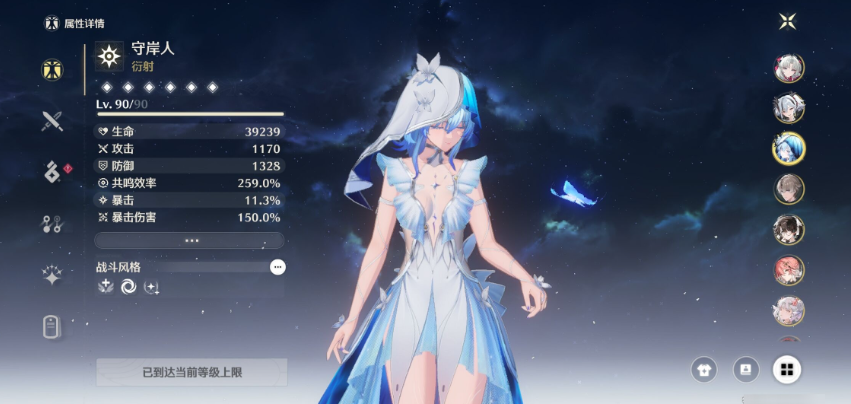The height and width of the screenshot is (404, 851).
Task: Open combat style details via the round ellipsis button
Action: pyautogui.click(x=277, y=267)
